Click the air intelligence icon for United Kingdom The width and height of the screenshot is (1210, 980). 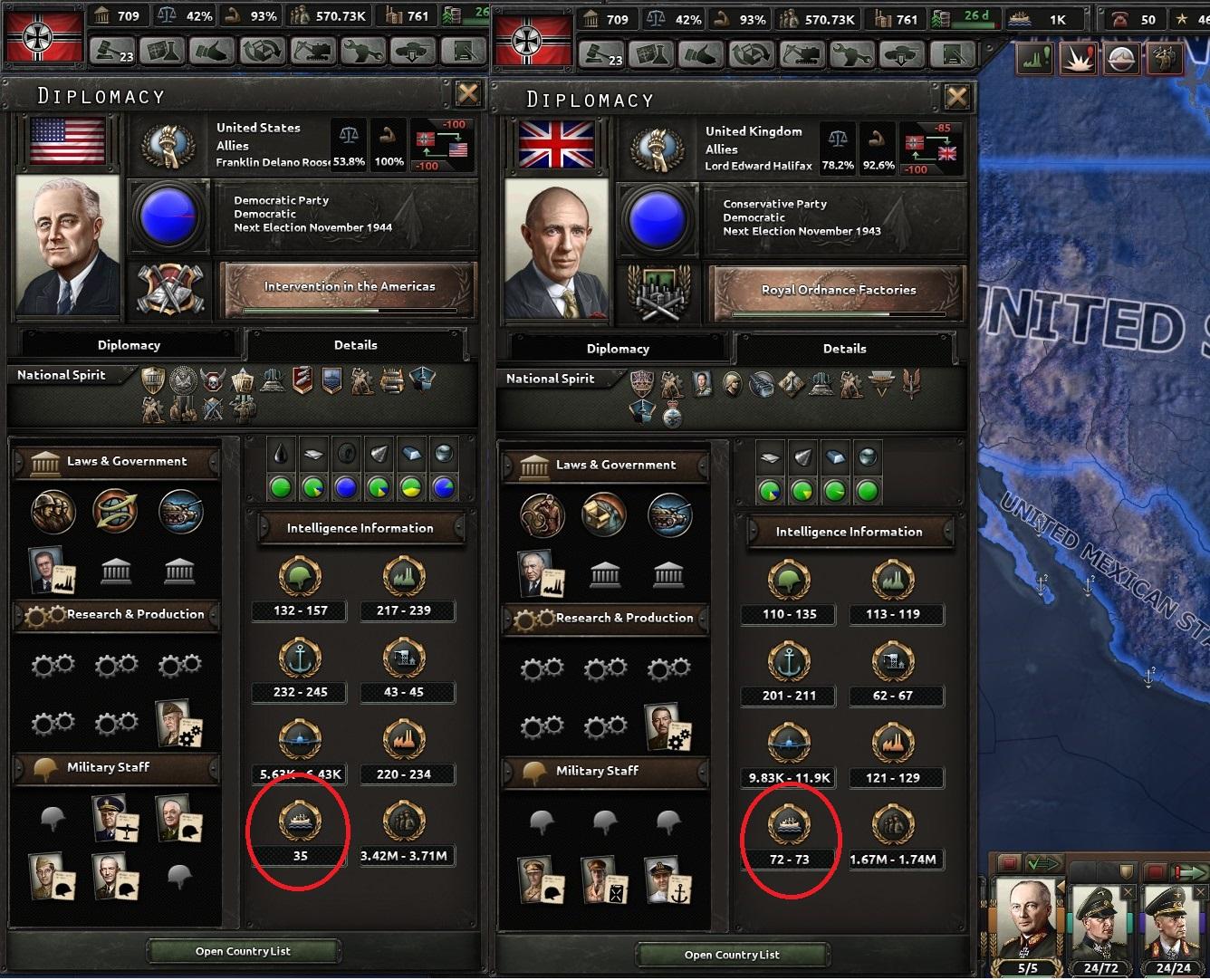coord(788,741)
